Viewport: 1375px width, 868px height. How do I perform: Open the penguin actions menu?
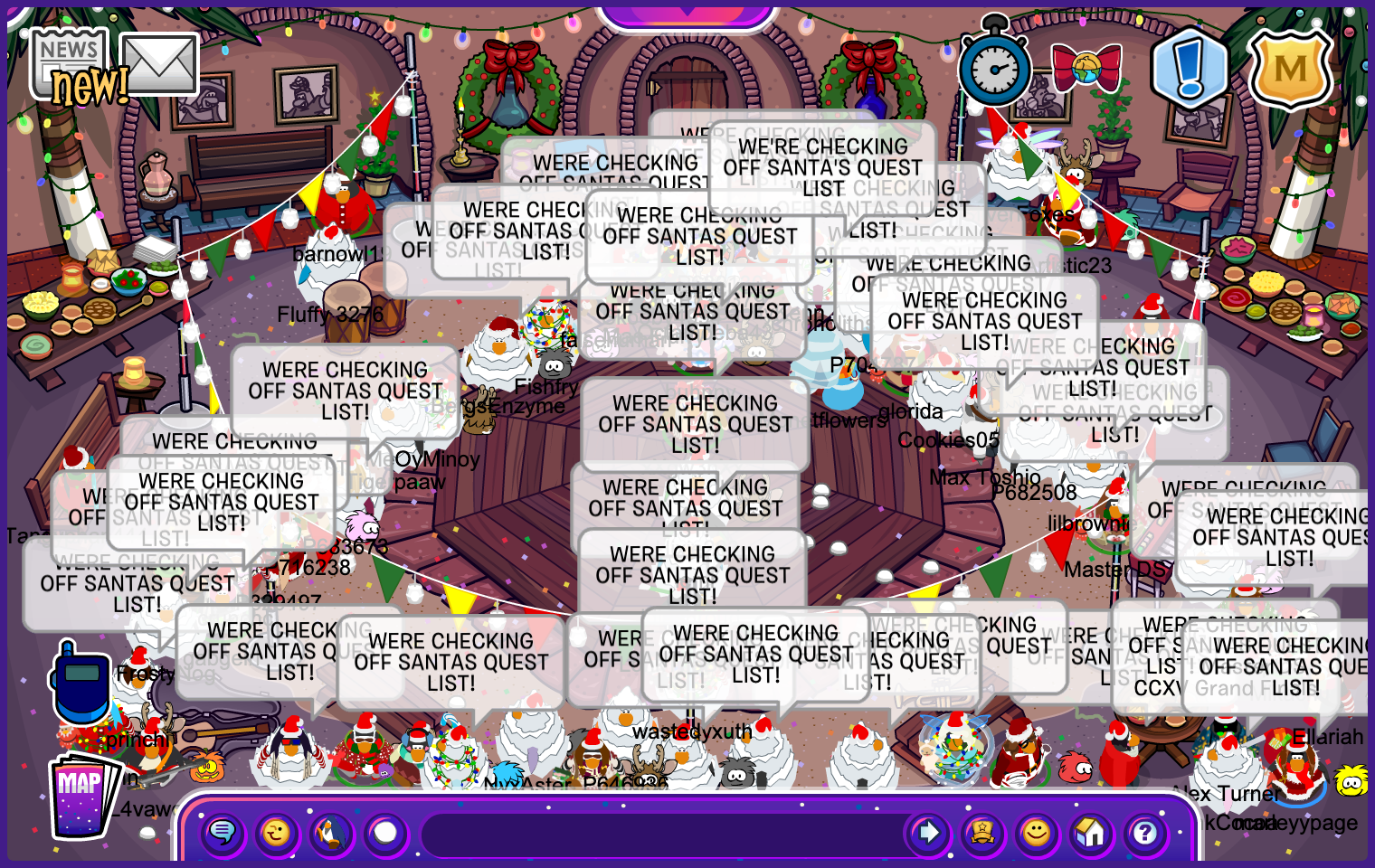pos(331,832)
